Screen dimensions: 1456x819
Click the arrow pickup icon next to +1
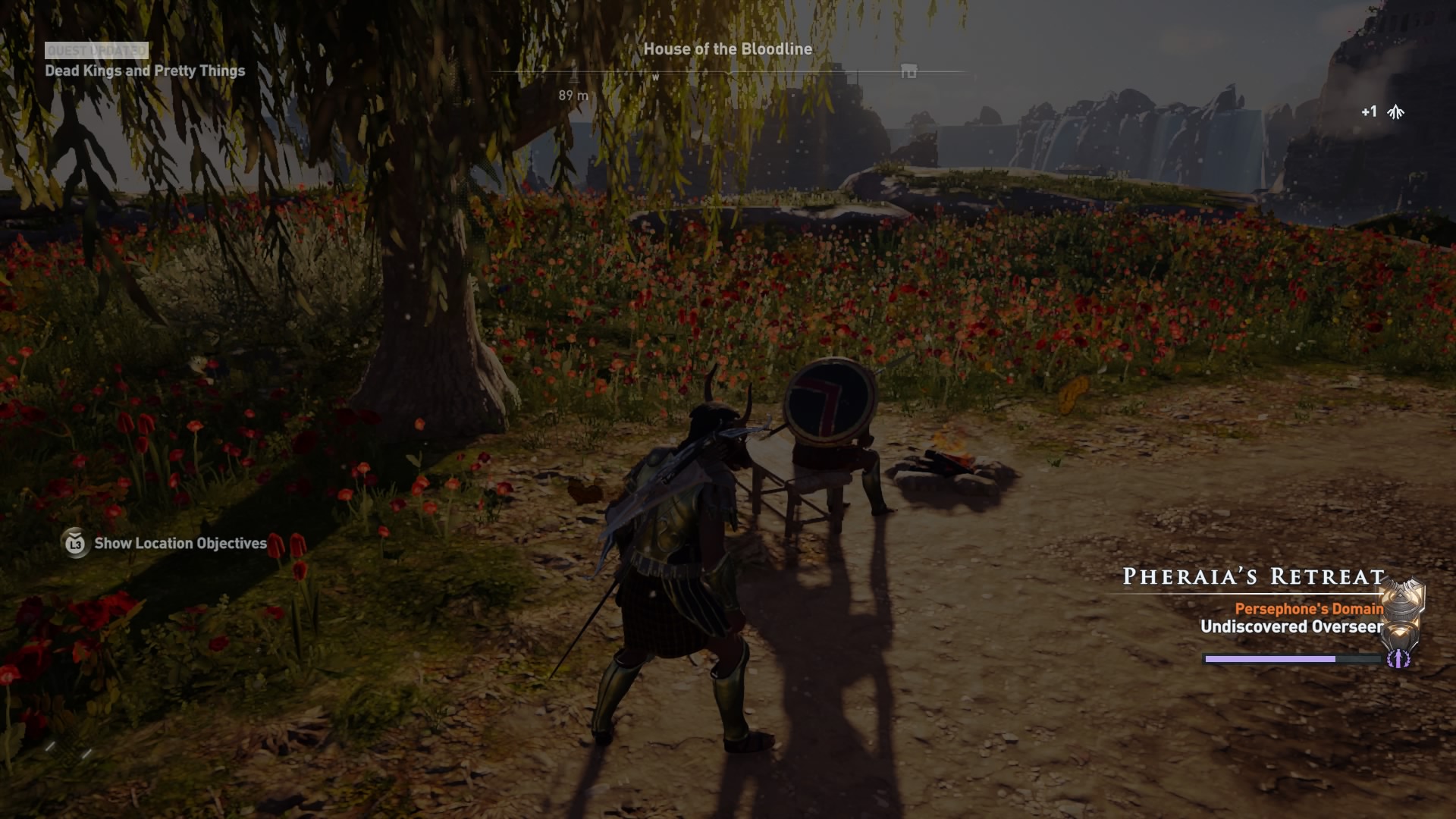click(1395, 112)
